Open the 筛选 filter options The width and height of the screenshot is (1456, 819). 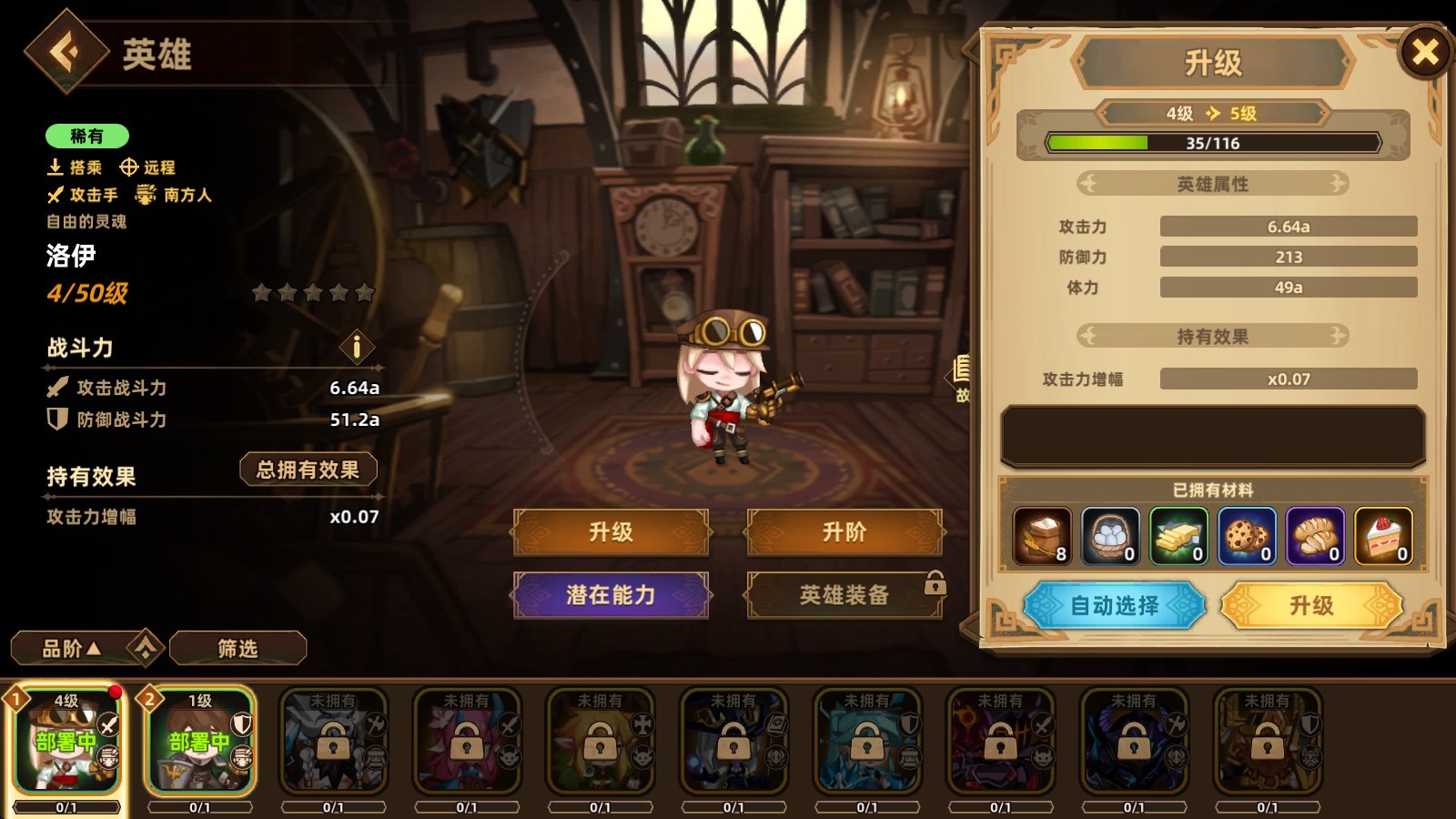(239, 648)
